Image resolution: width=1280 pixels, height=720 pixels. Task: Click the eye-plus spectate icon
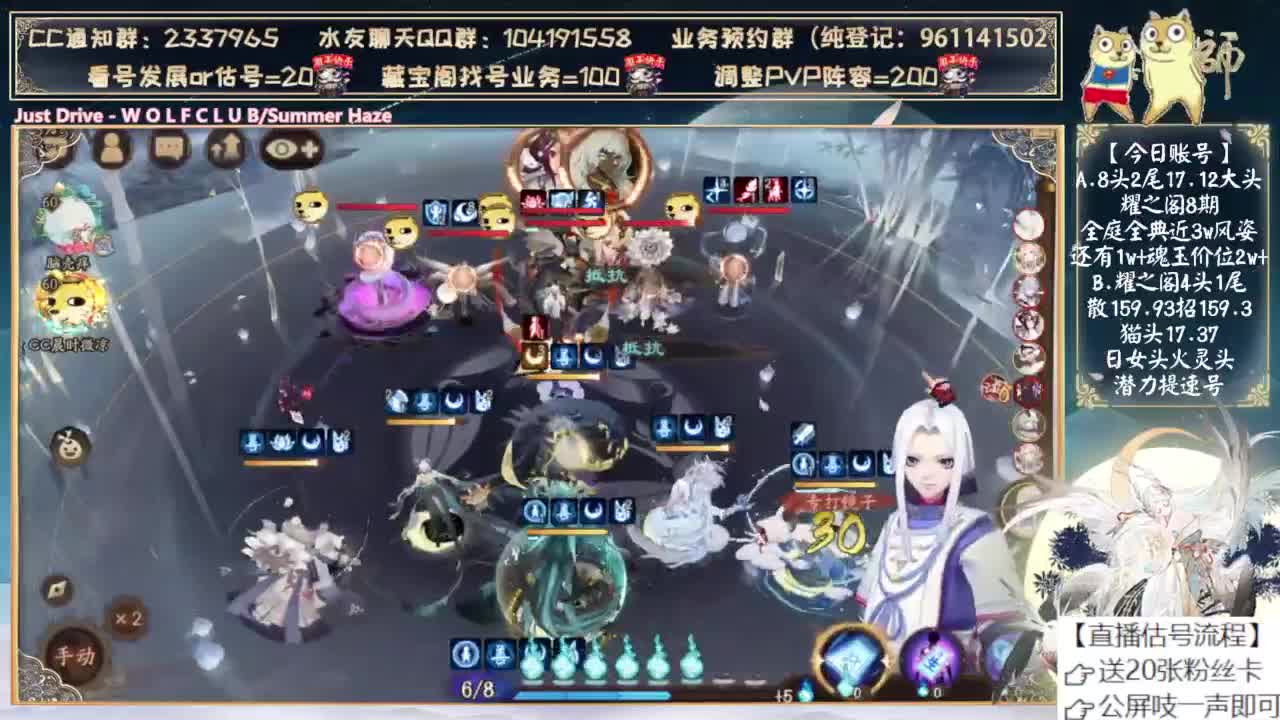[289, 149]
